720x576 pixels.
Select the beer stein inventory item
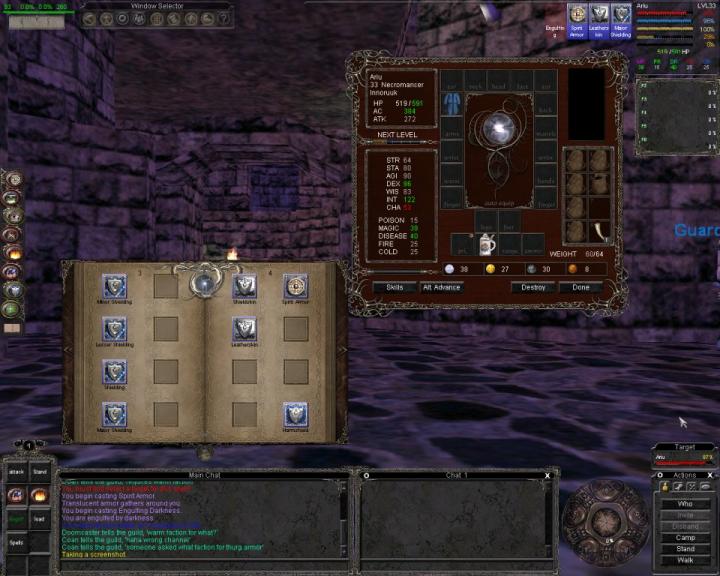pos(484,244)
